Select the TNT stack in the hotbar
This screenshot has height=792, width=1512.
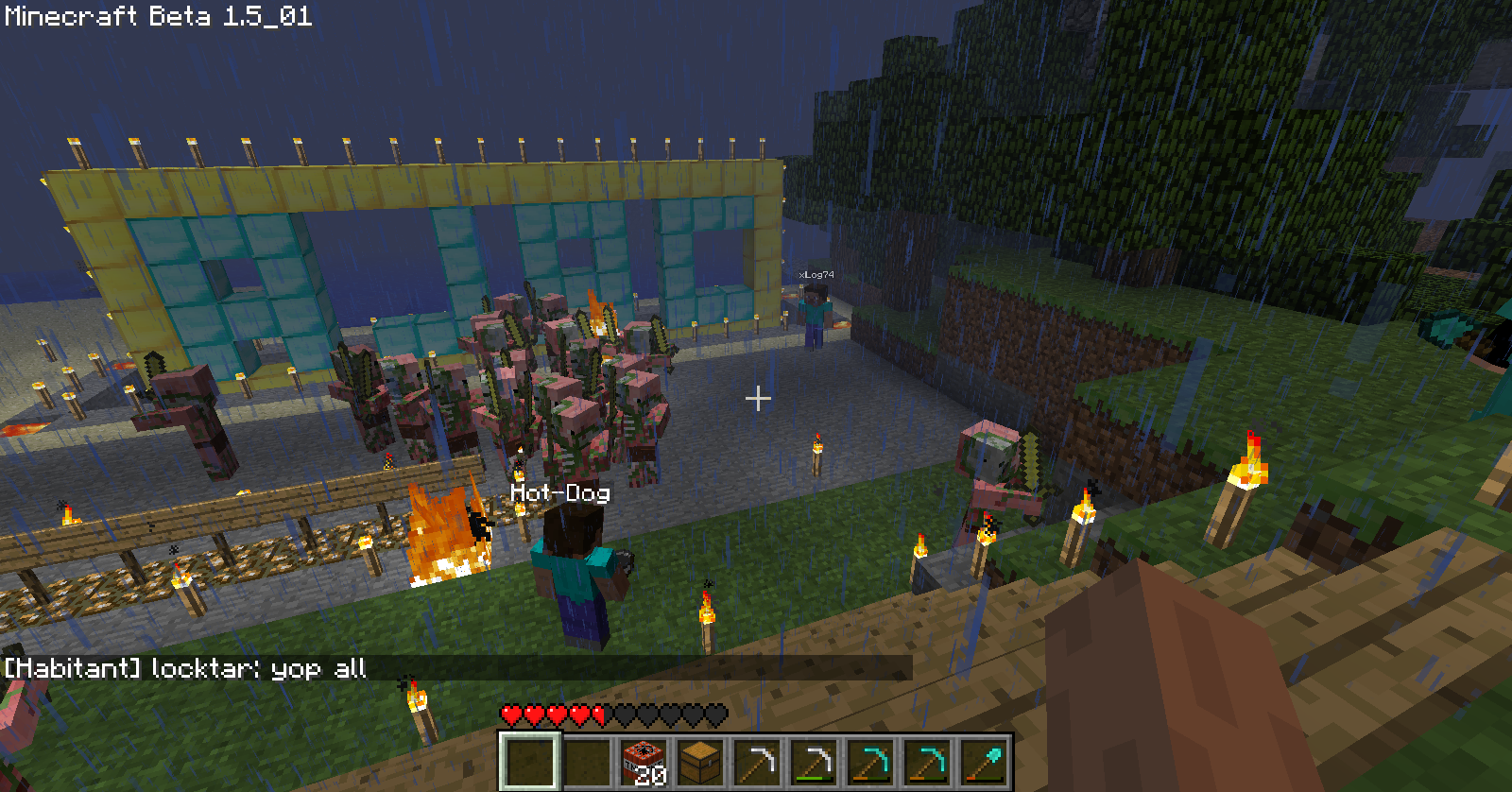pyautogui.click(x=644, y=762)
